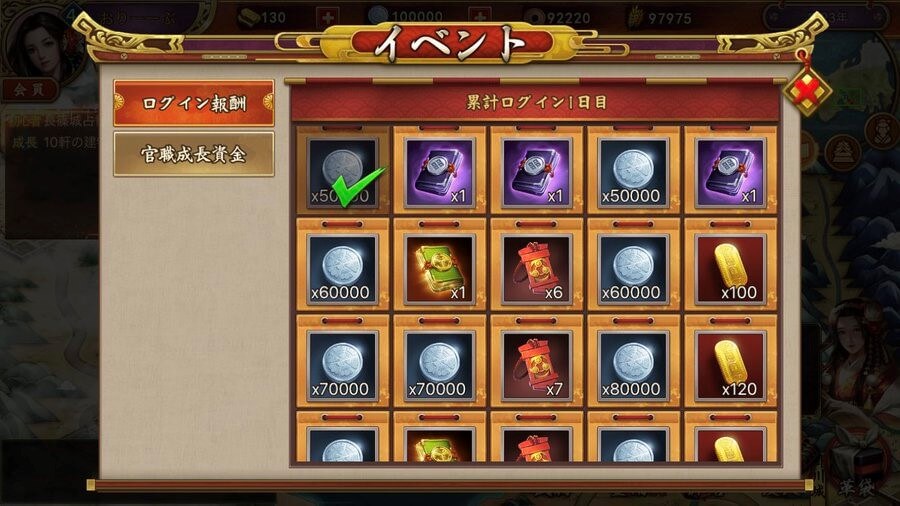Select the silver coin x80000 reward

pos(635,361)
